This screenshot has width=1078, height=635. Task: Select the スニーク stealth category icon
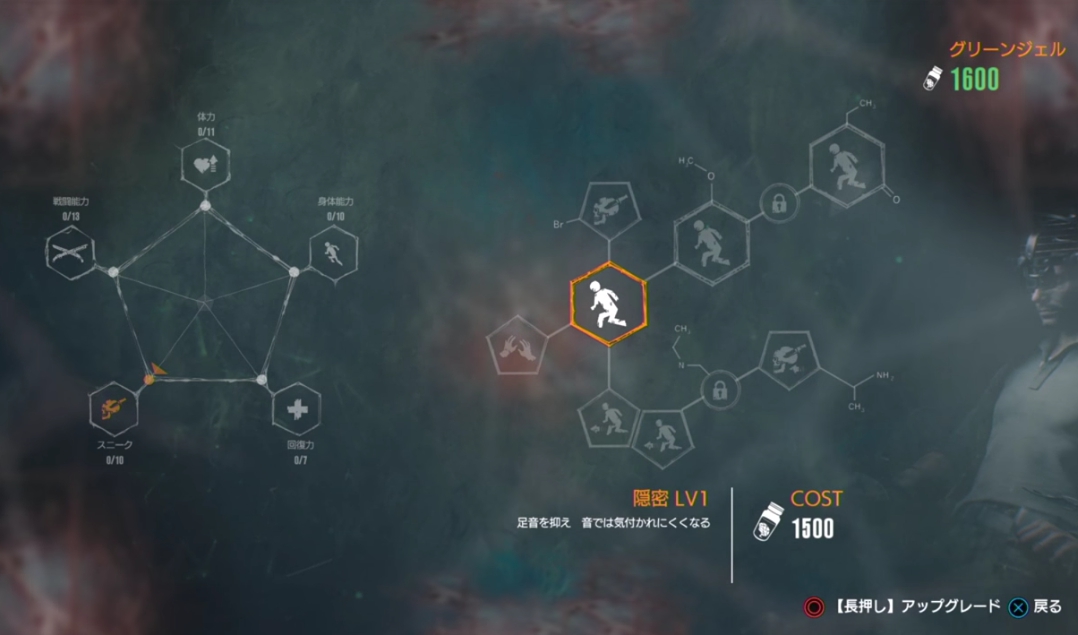114,407
